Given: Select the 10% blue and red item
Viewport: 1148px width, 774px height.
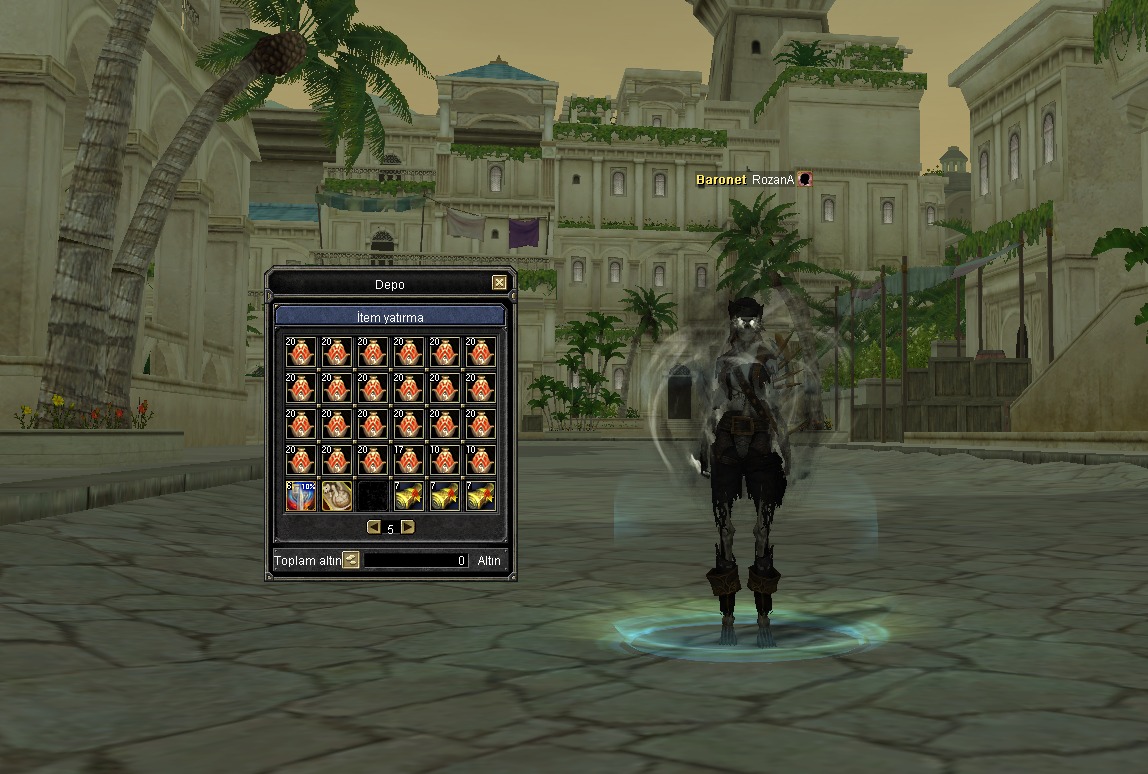Looking at the screenshot, I should [301, 496].
